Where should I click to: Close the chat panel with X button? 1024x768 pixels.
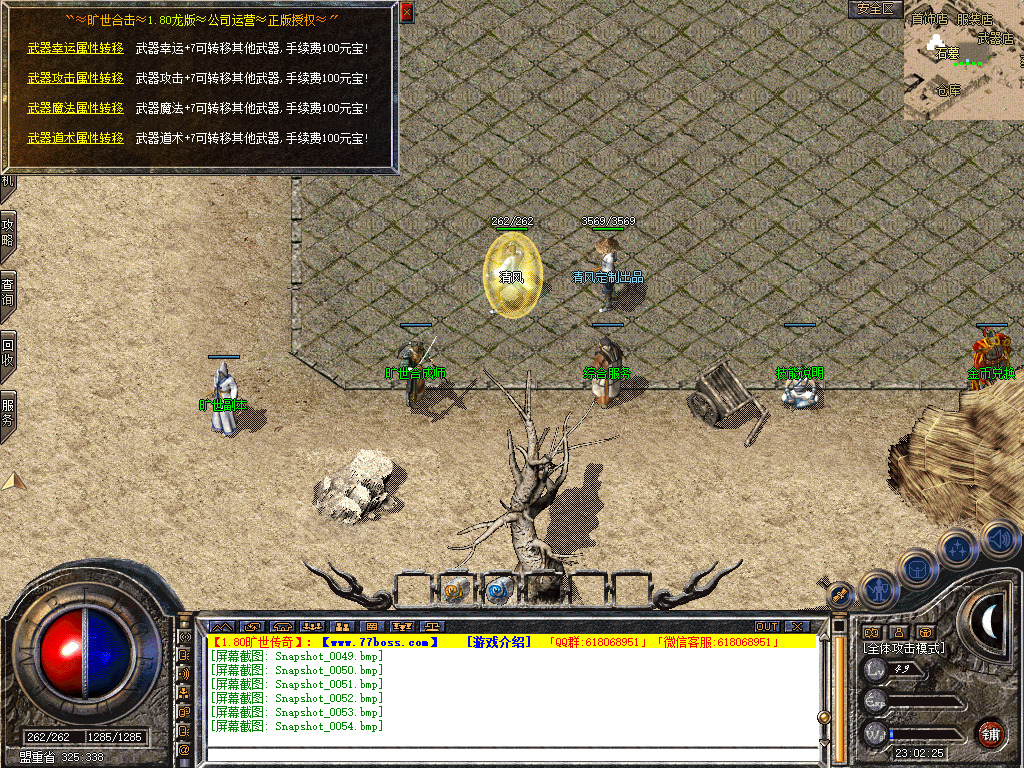point(797,627)
